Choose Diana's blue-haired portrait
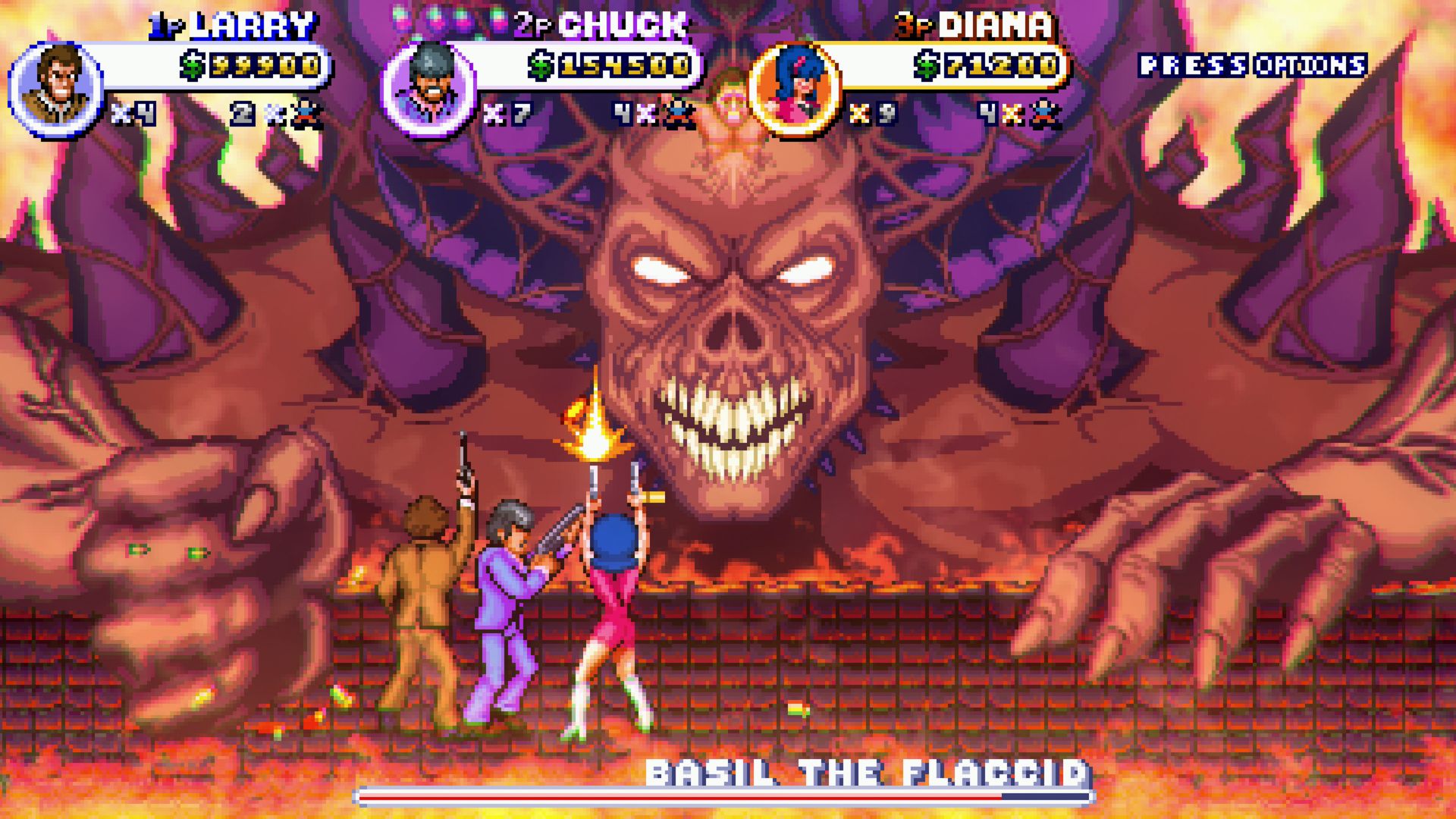Image resolution: width=1456 pixels, height=819 pixels. [795, 89]
